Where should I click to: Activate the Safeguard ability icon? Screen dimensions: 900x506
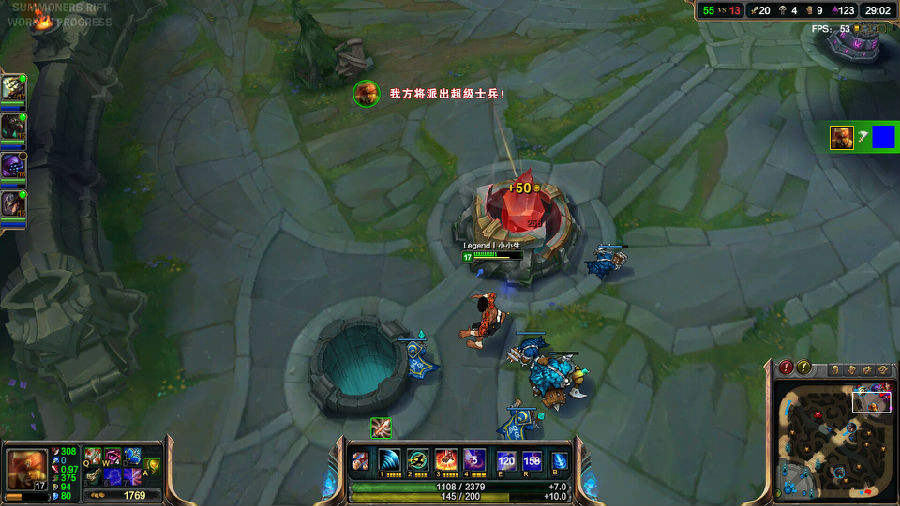pos(418,461)
